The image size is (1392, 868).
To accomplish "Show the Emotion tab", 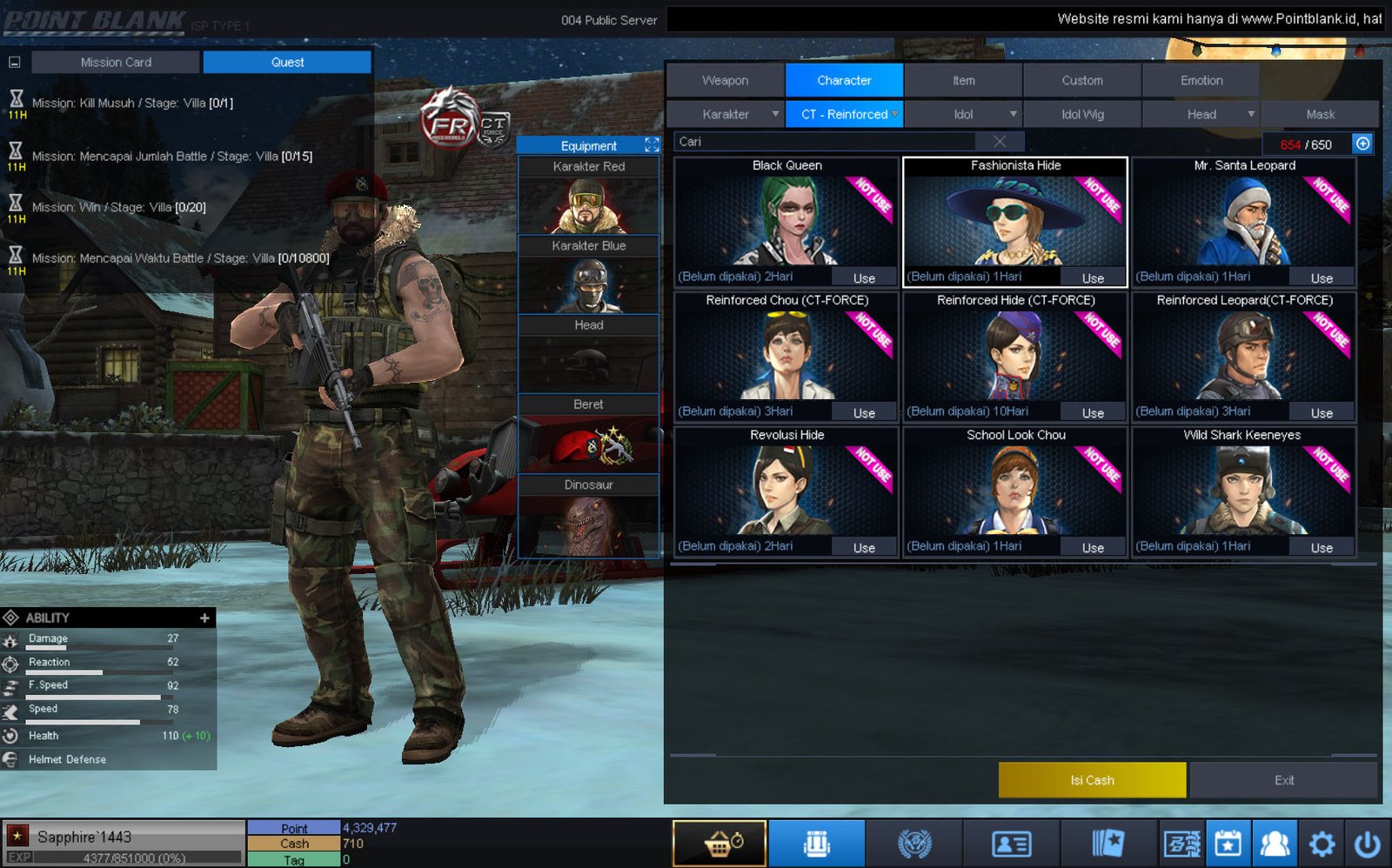I will 1201,80.
